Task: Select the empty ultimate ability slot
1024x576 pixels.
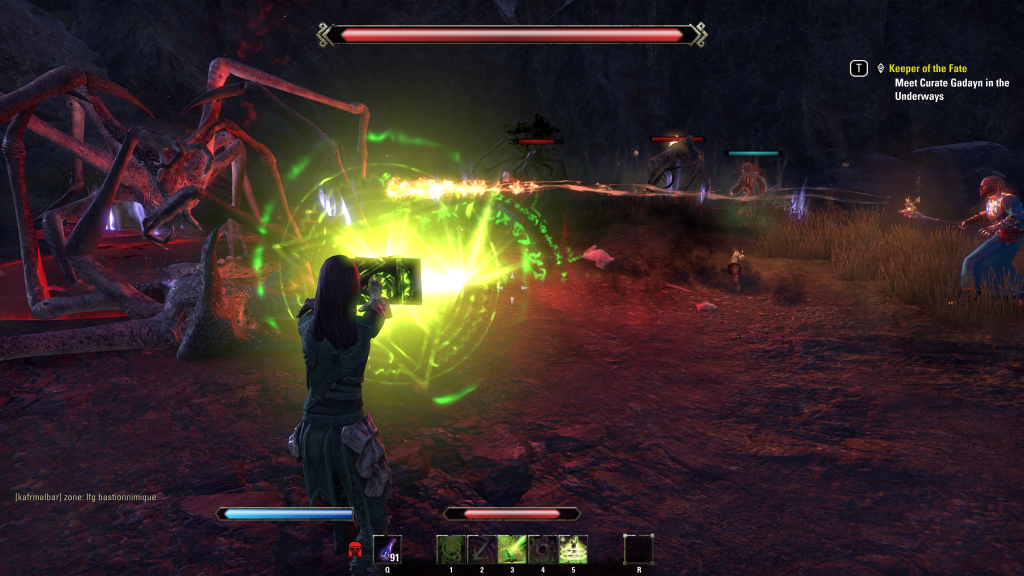Action: (x=638, y=549)
